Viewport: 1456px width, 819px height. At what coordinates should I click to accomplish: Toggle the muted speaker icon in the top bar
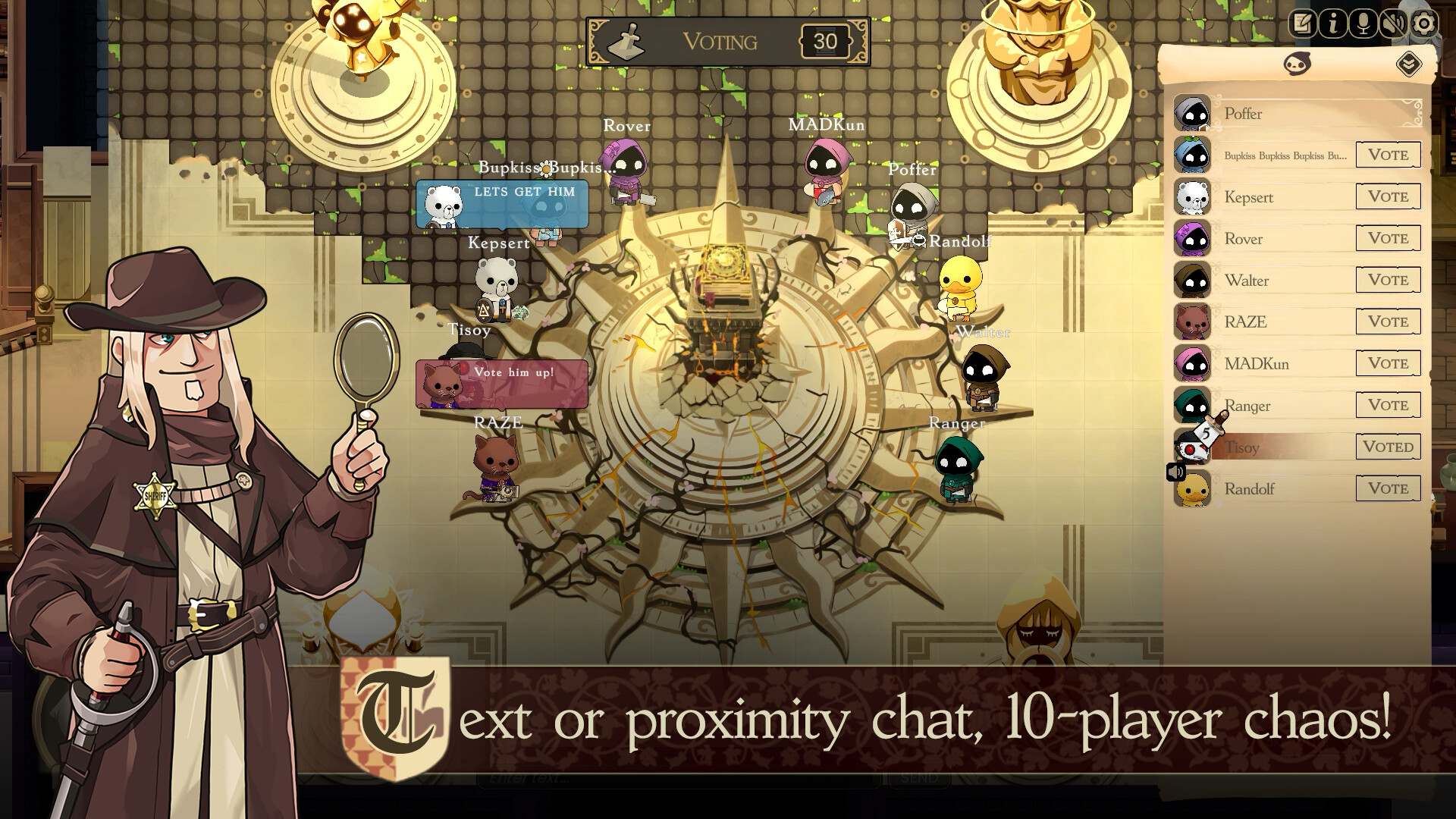(x=1395, y=24)
